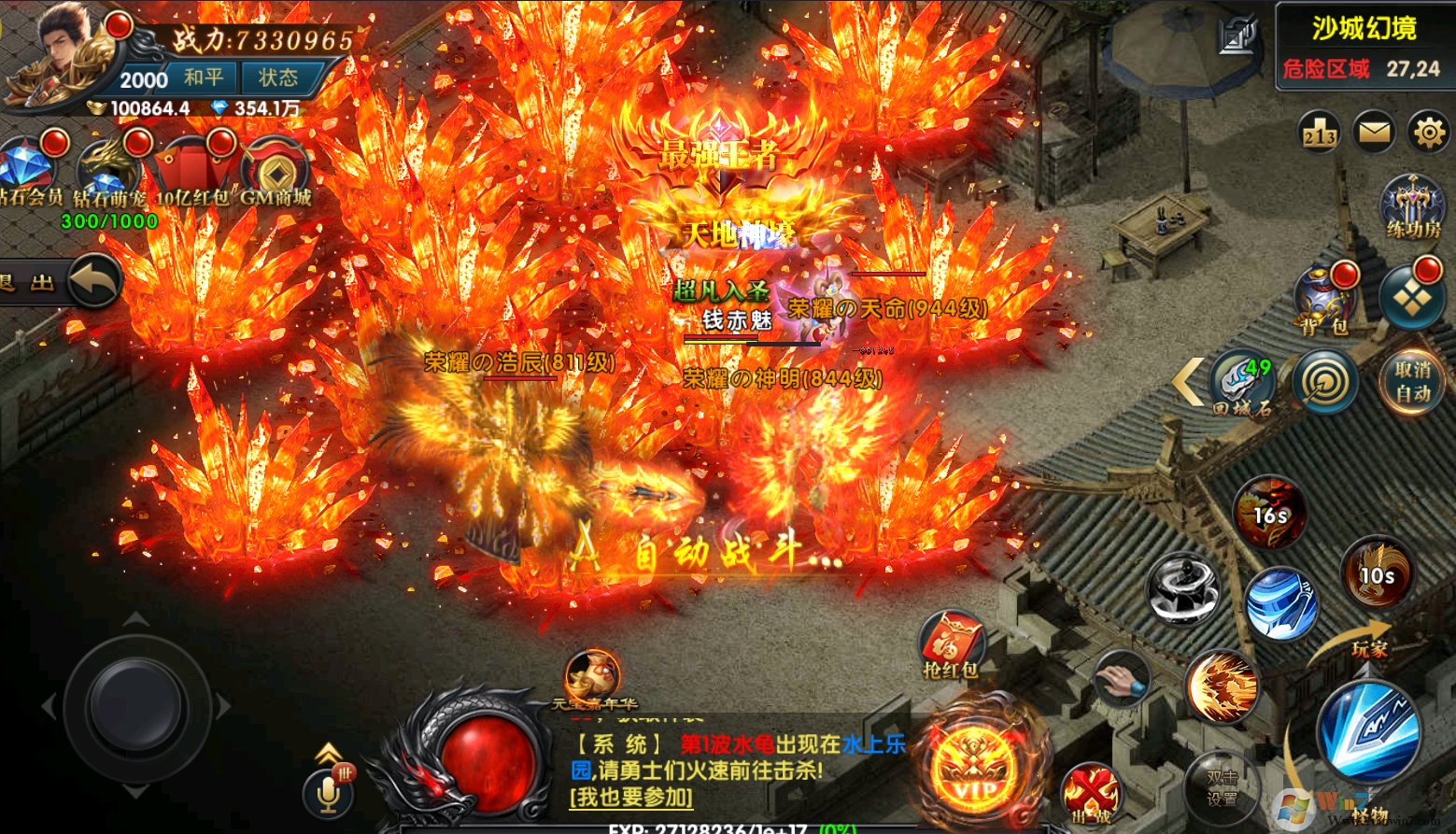
Task: Open the GM商城 shop
Action: (276, 170)
